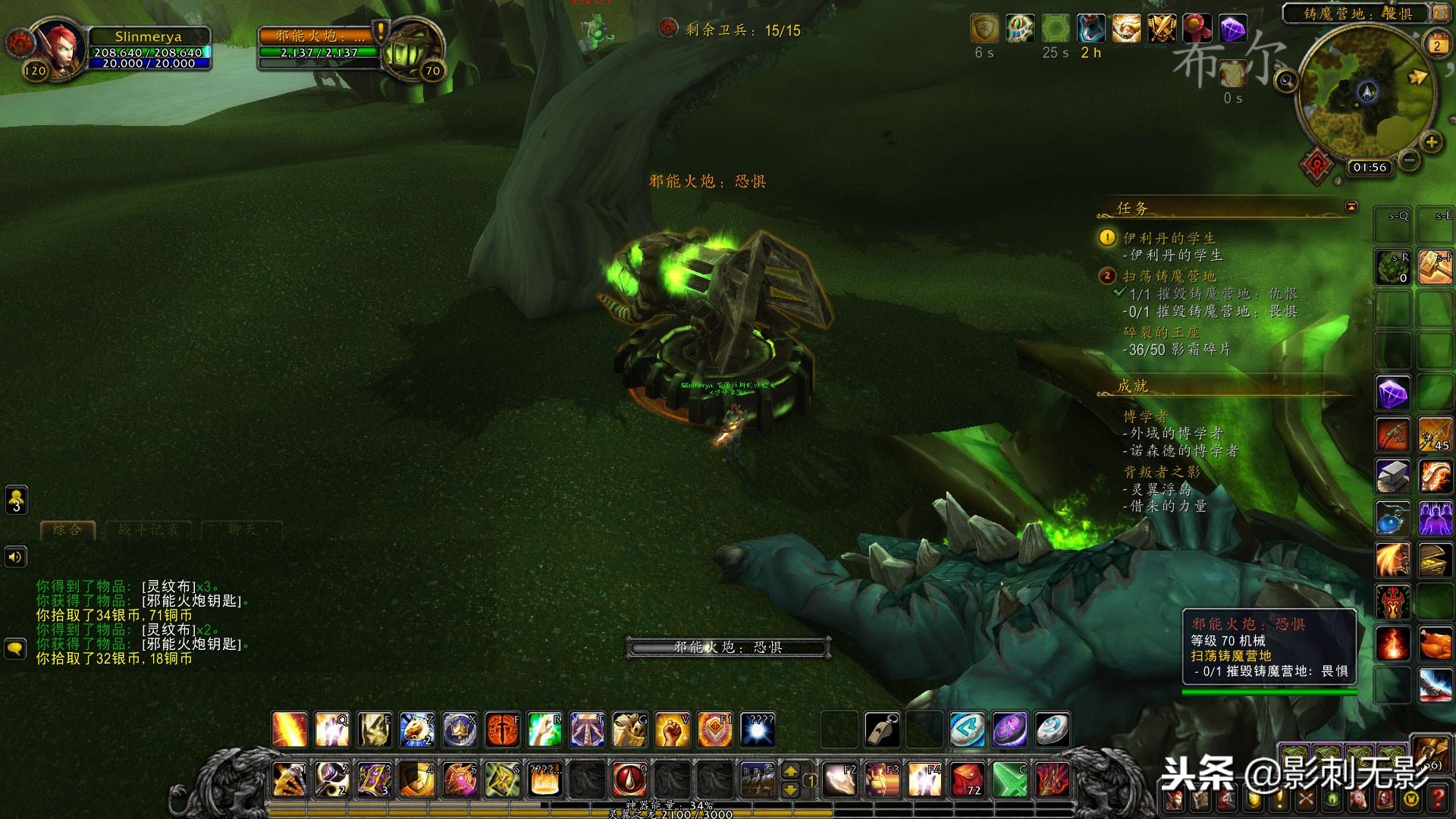The height and width of the screenshot is (819, 1456).
Task: Click the minimap zoom-in plus button
Action: [x=1431, y=142]
